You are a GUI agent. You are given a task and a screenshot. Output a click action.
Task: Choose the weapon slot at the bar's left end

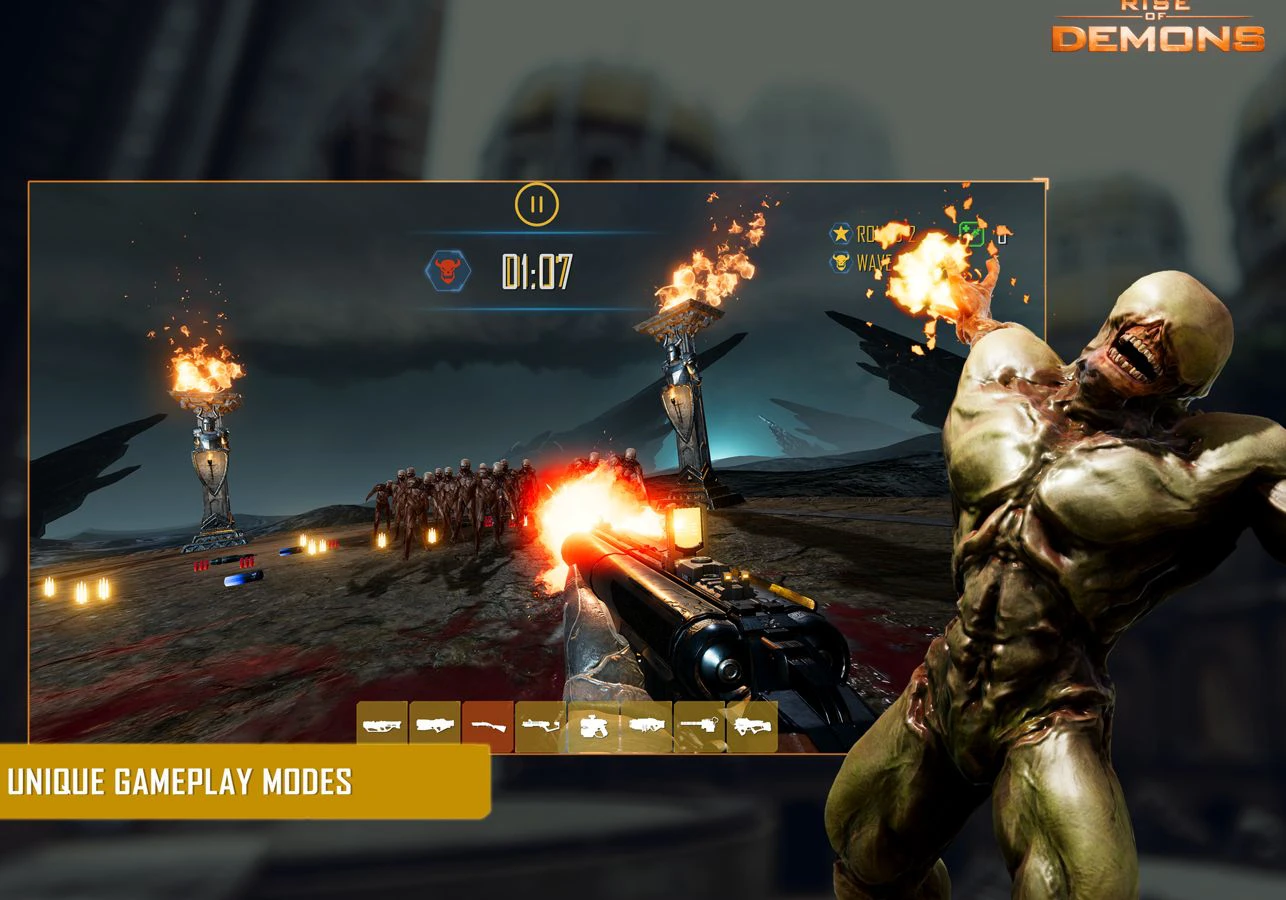(x=382, y=726)
